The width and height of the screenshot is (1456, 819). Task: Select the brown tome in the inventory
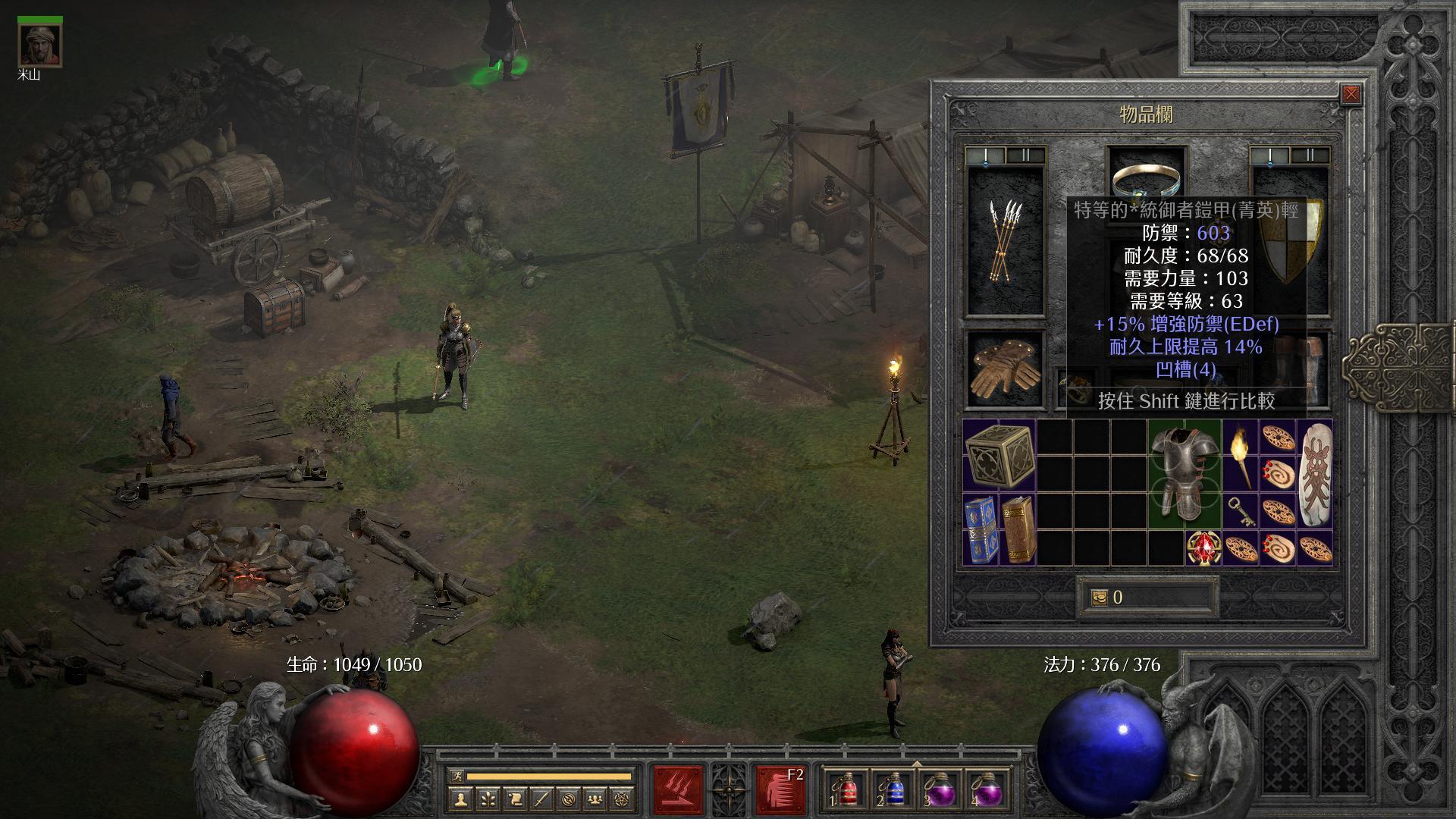pos(1018,529)
